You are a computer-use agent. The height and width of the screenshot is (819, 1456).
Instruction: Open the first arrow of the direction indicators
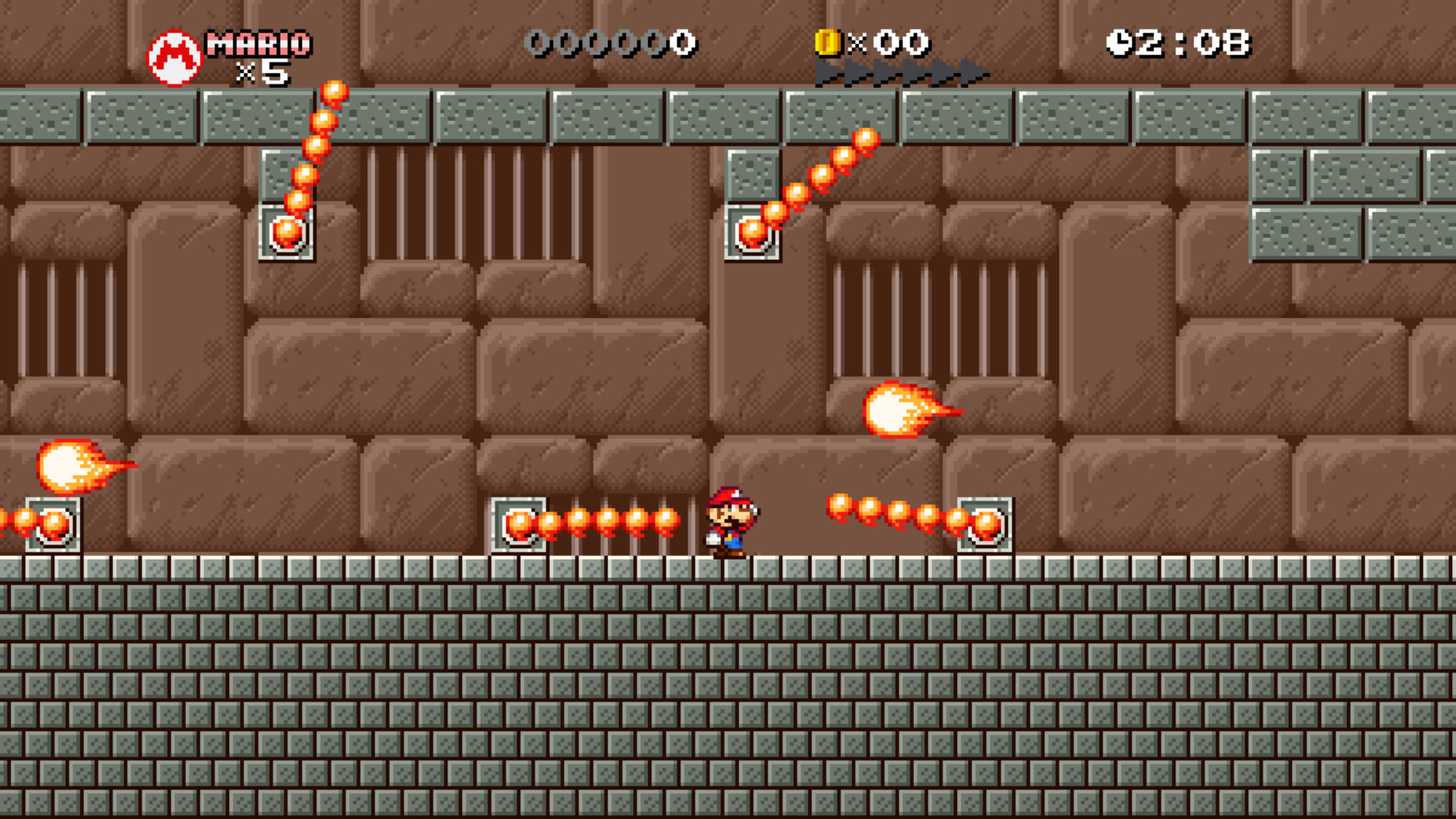pyautogui.click(x=827, y=74)
